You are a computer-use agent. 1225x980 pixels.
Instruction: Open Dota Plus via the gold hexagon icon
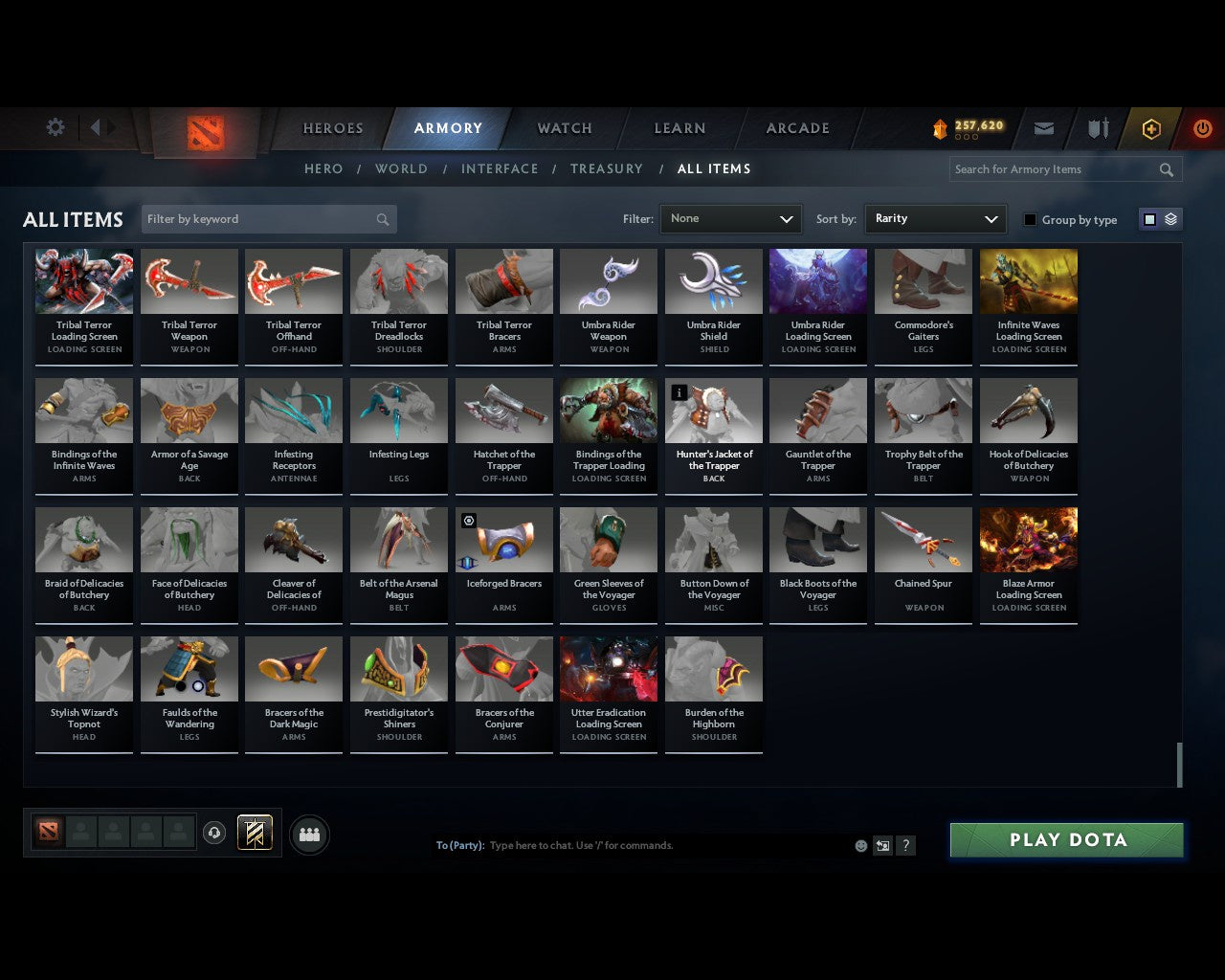click(1150, 127)
